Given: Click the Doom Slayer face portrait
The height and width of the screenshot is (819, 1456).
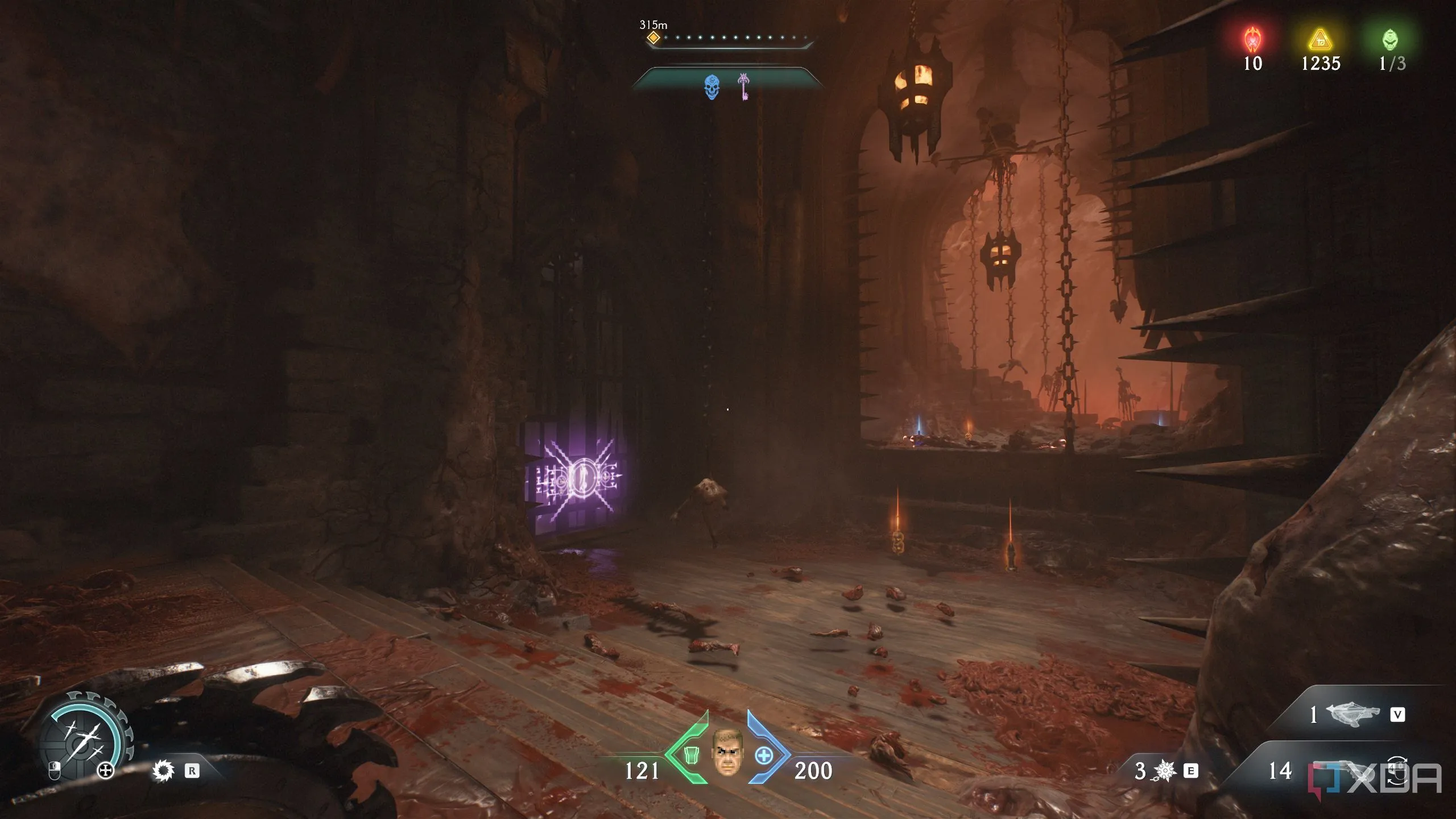Looking at the screenshot, I should pos(726,752).
